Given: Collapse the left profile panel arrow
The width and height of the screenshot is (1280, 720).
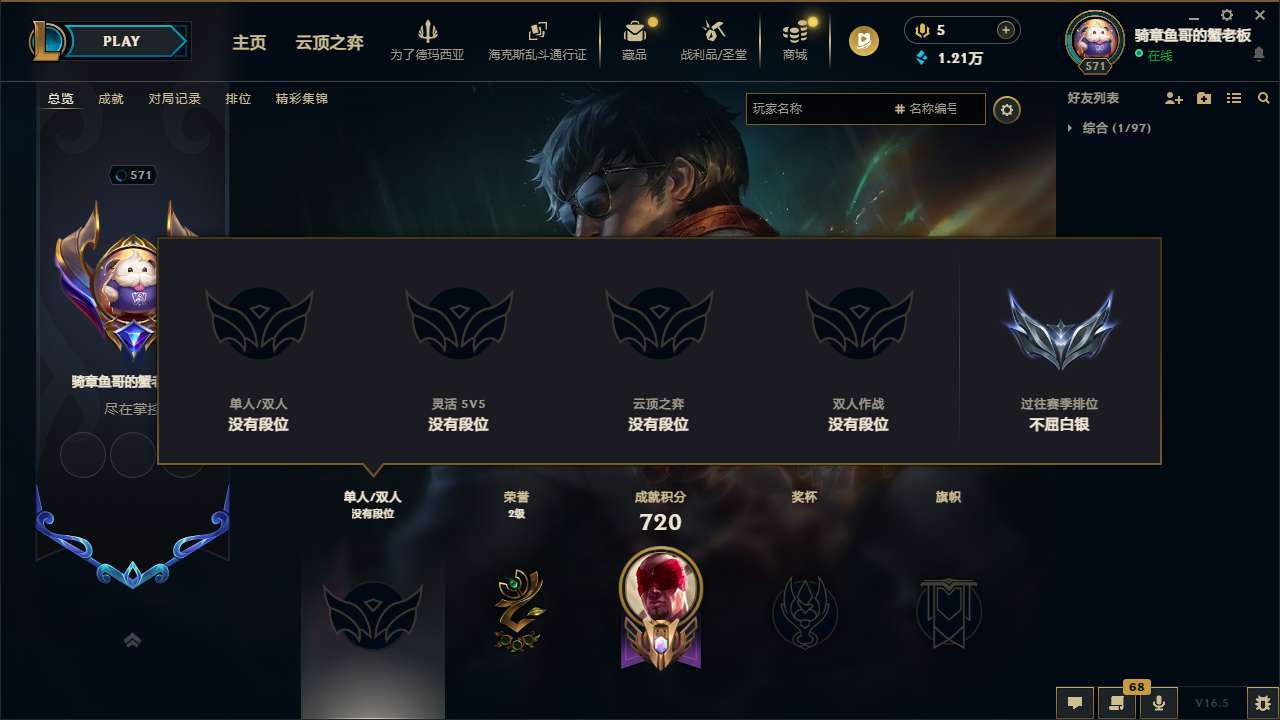Looking at the screenshot, I should (132, 639).
